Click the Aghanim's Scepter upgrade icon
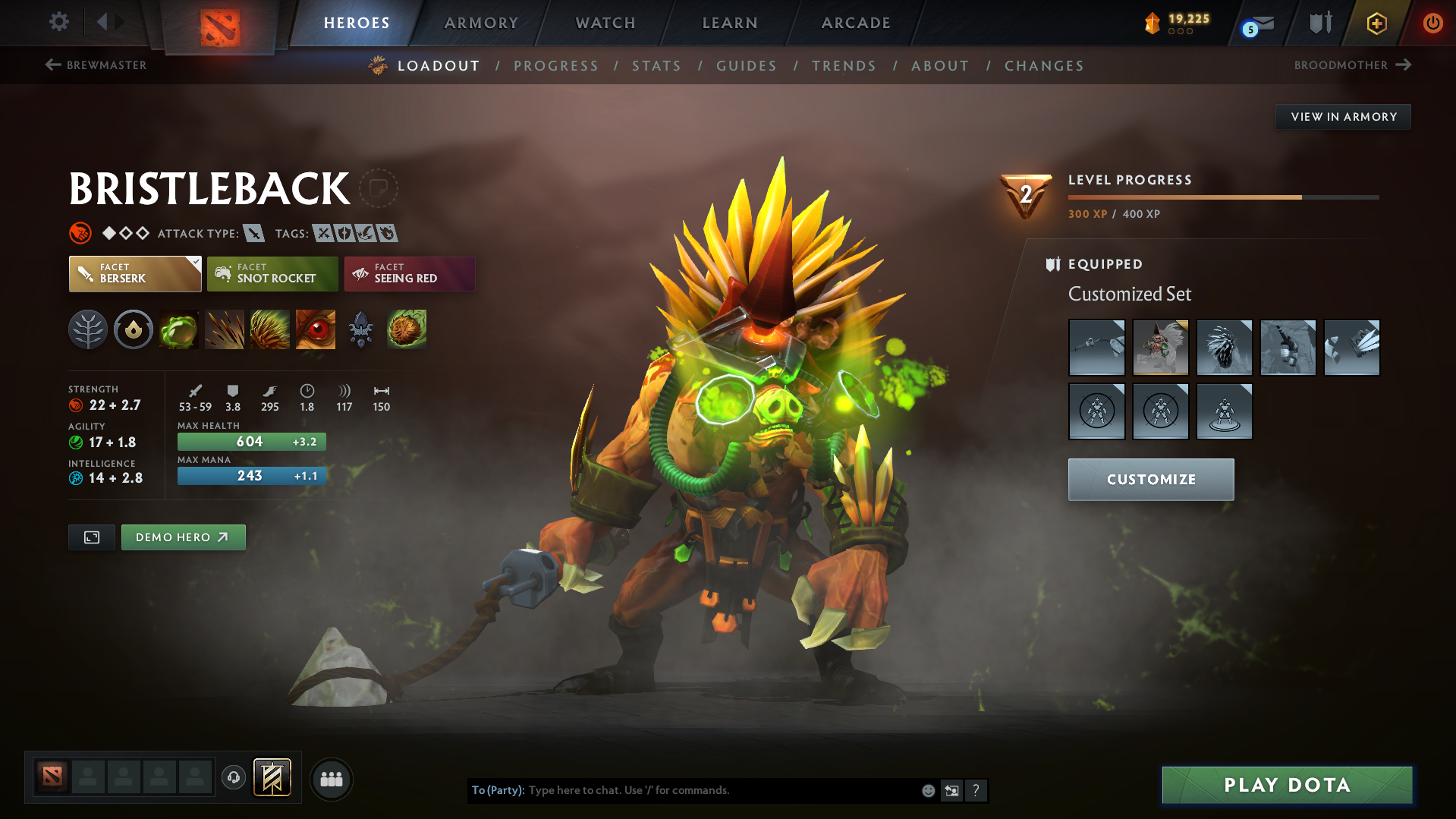1456x819 pixels. [361, 329]
